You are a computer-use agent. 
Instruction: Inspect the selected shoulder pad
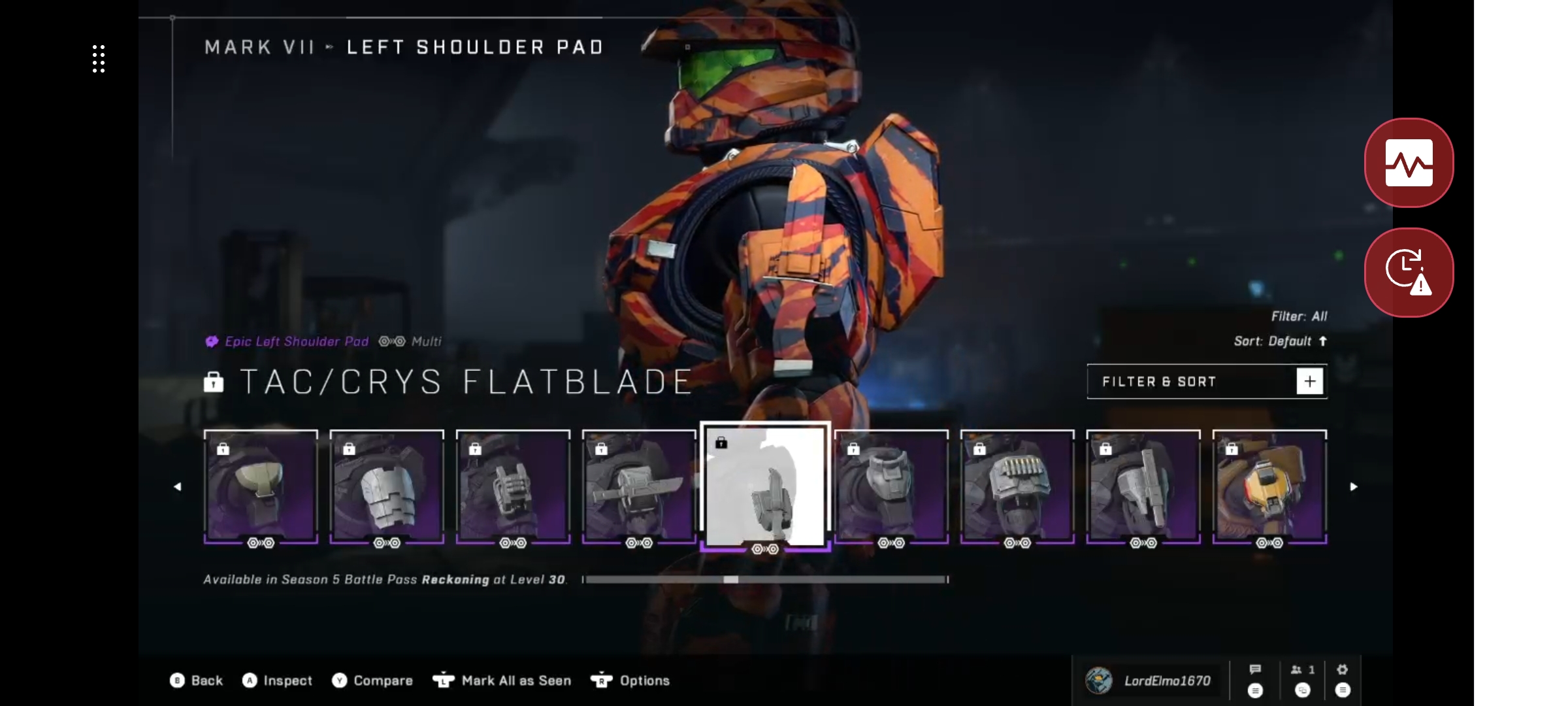278,681
